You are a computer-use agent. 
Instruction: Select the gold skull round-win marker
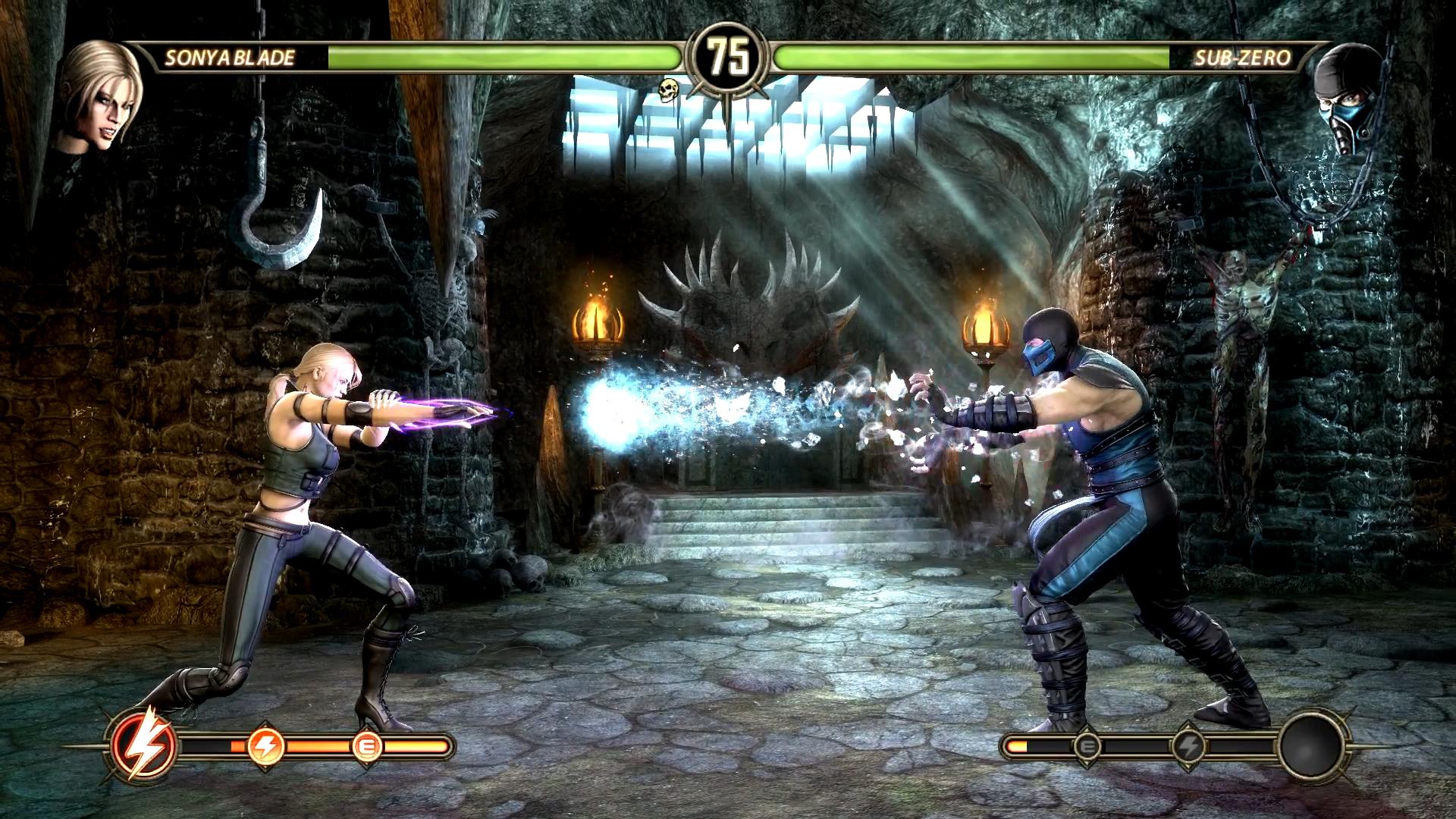click(667, 90)
